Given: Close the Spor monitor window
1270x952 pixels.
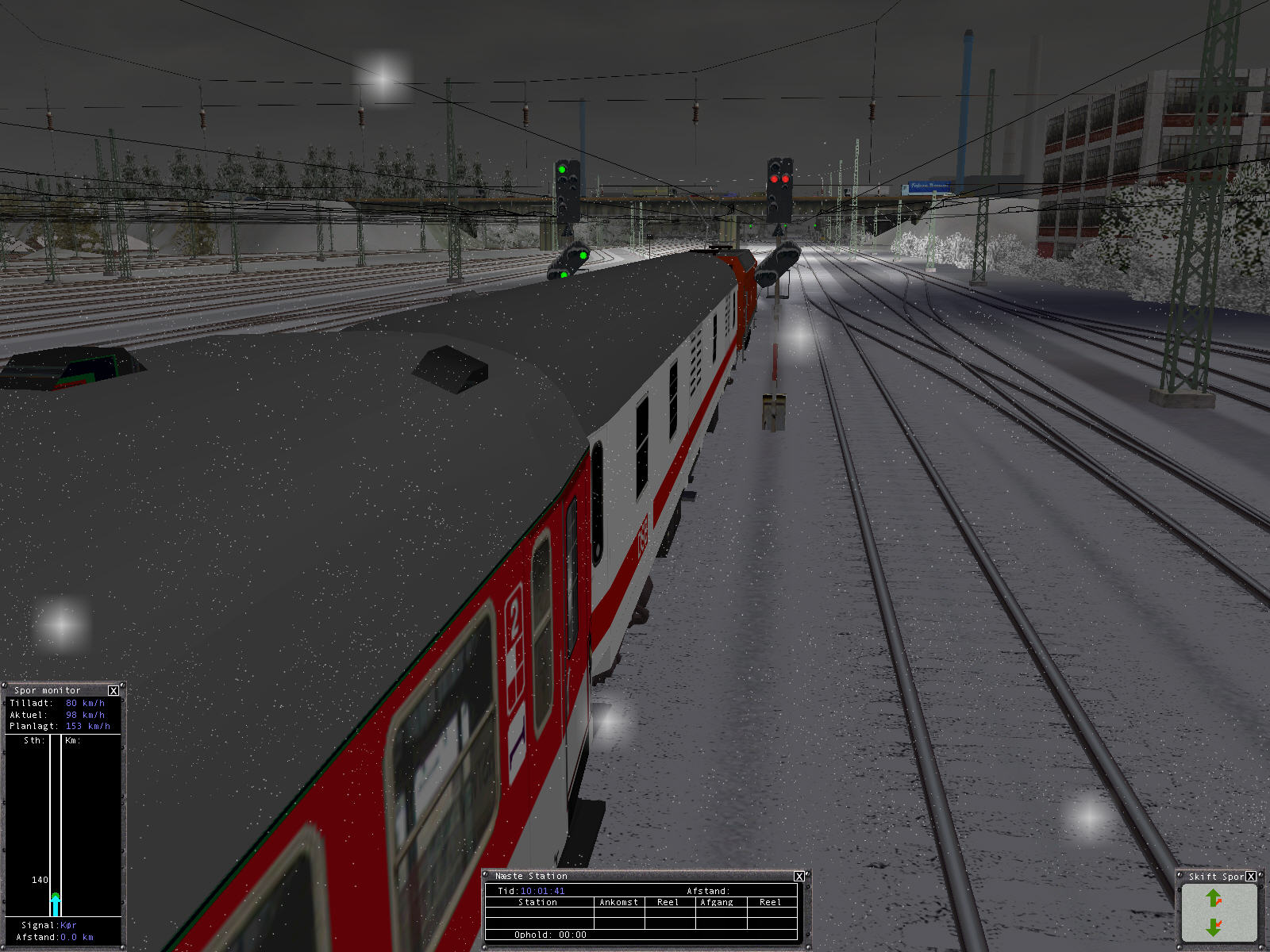Looking at the screenshot, I should 114,690.
